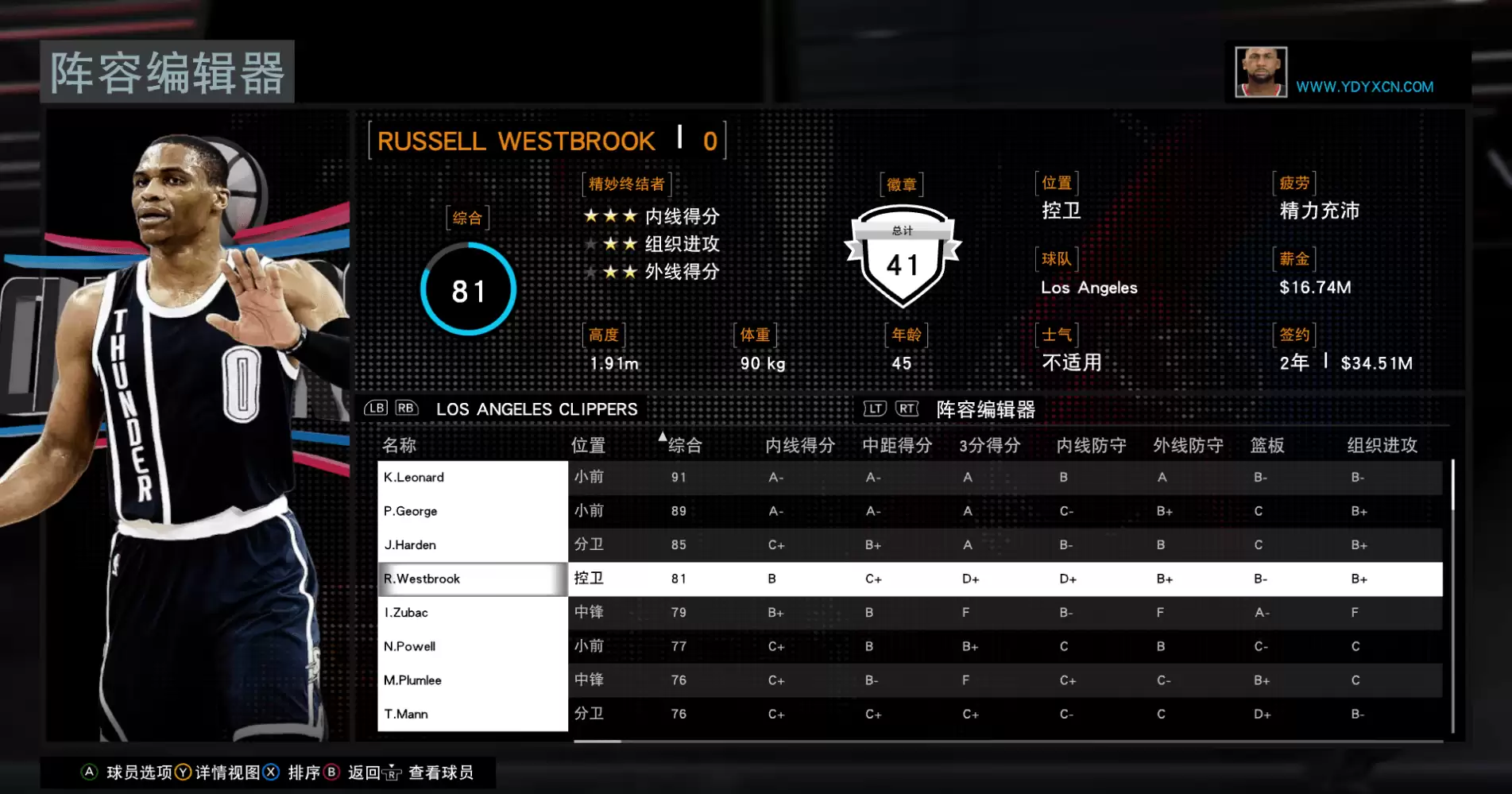Screen dimensions: 1512x794
Task: Sort by the 组织进攻 playmaking column
Action: [1382, 445]
